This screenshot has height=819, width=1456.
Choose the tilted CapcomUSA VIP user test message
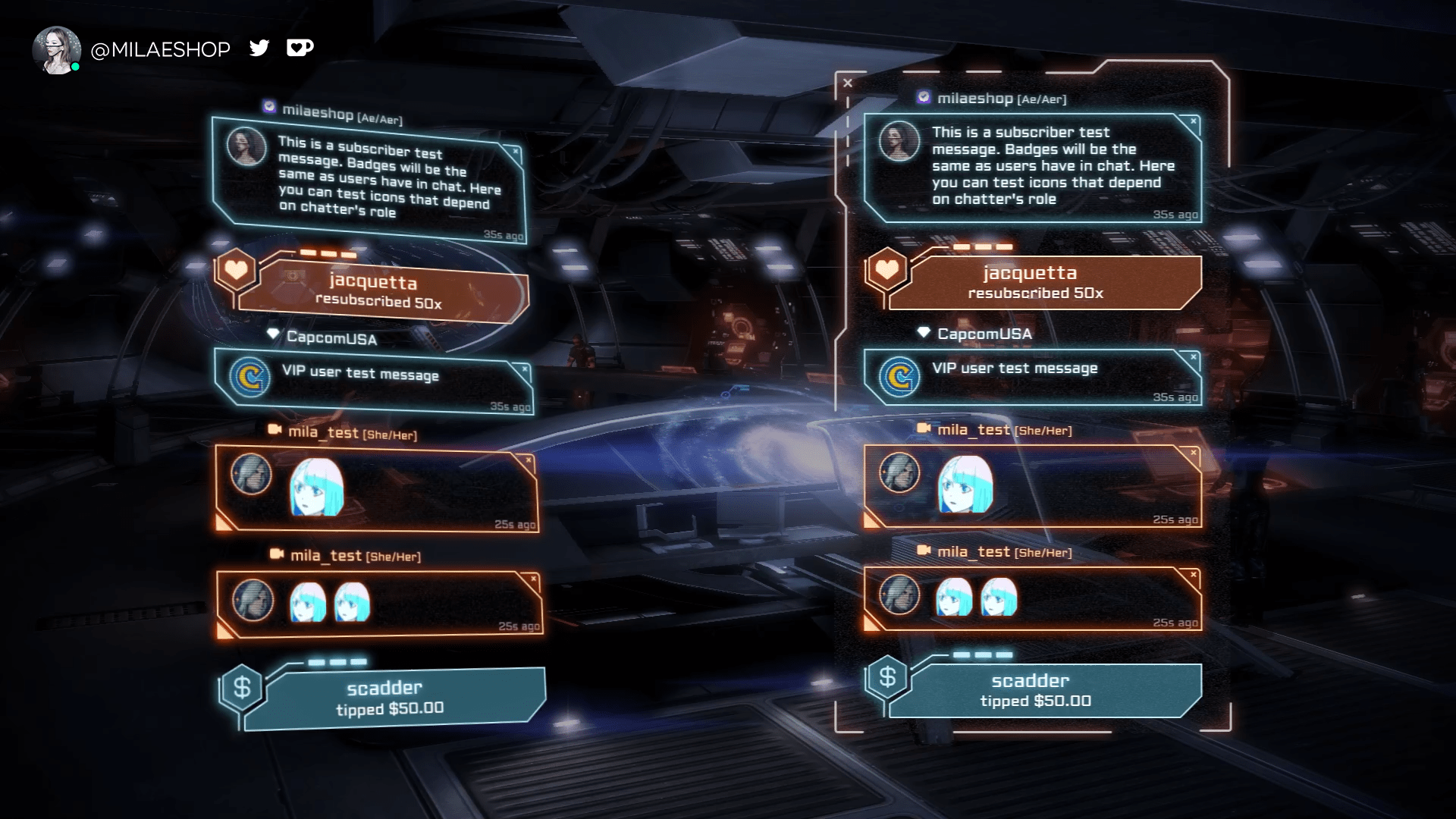coord(374,380)
